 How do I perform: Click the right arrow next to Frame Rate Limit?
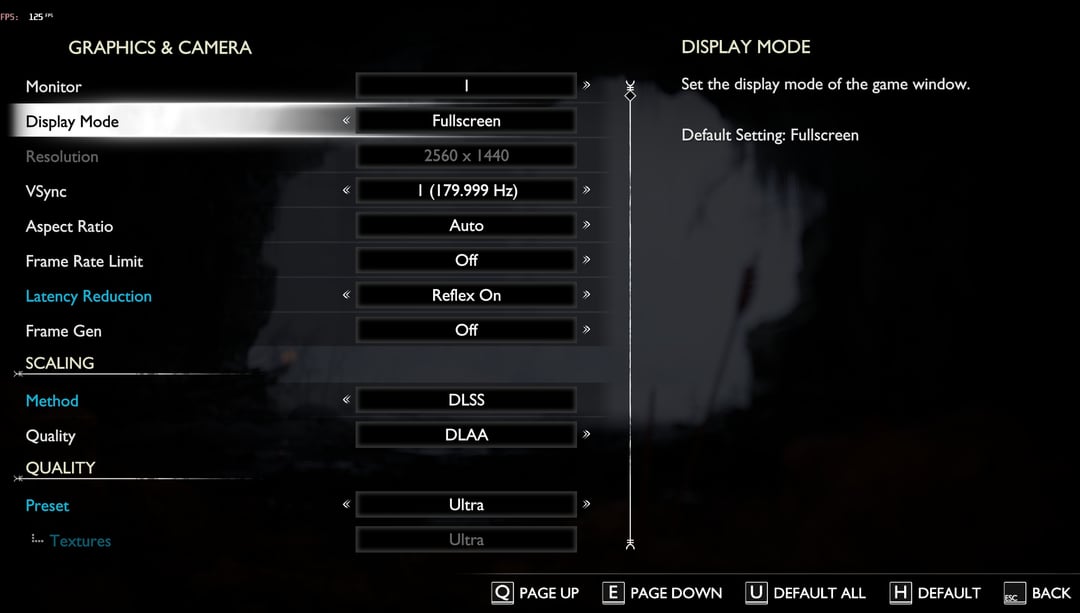coord(587,260)
